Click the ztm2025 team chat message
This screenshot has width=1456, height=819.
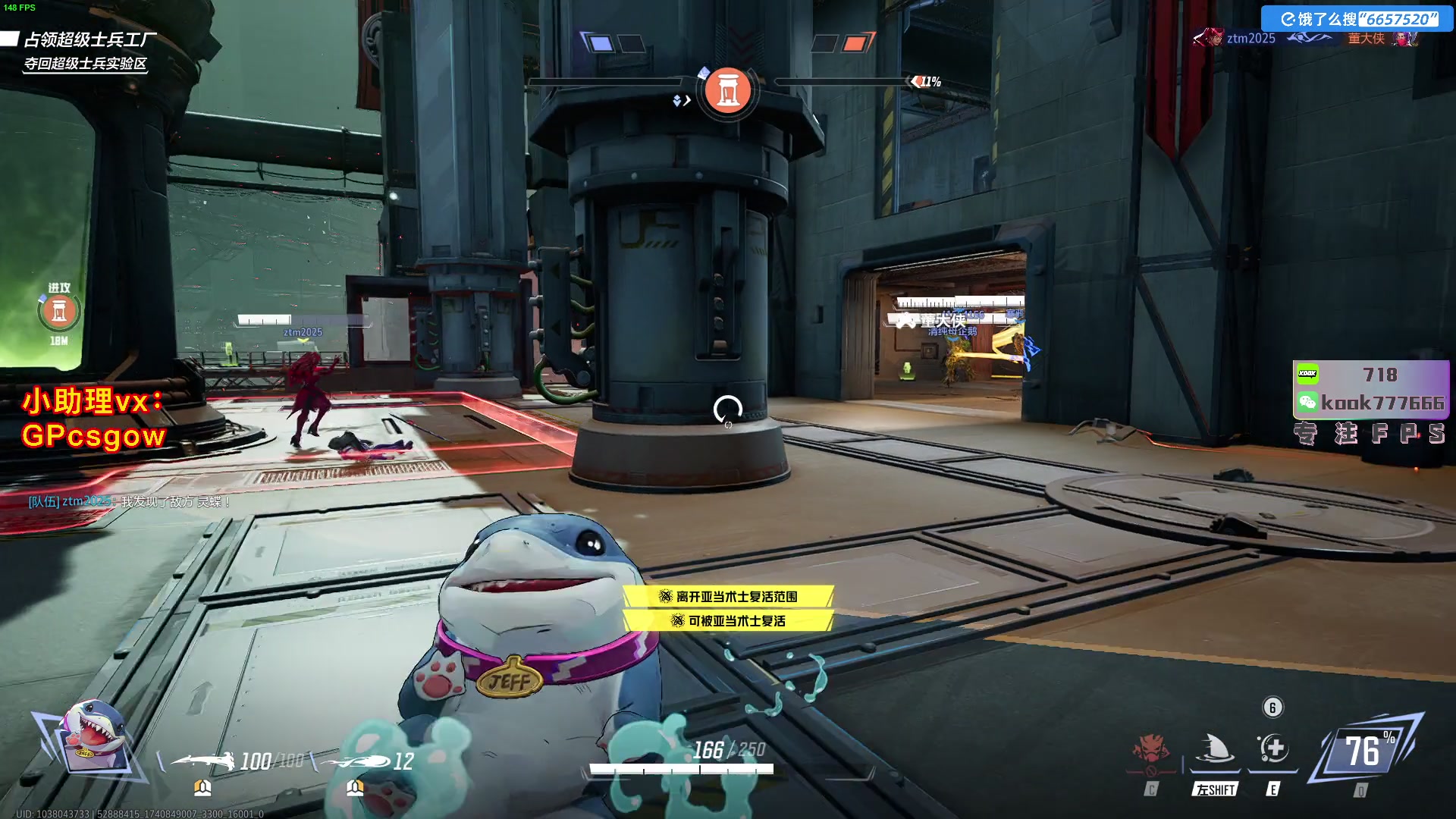pyautogui.click(x=129, y=501)
